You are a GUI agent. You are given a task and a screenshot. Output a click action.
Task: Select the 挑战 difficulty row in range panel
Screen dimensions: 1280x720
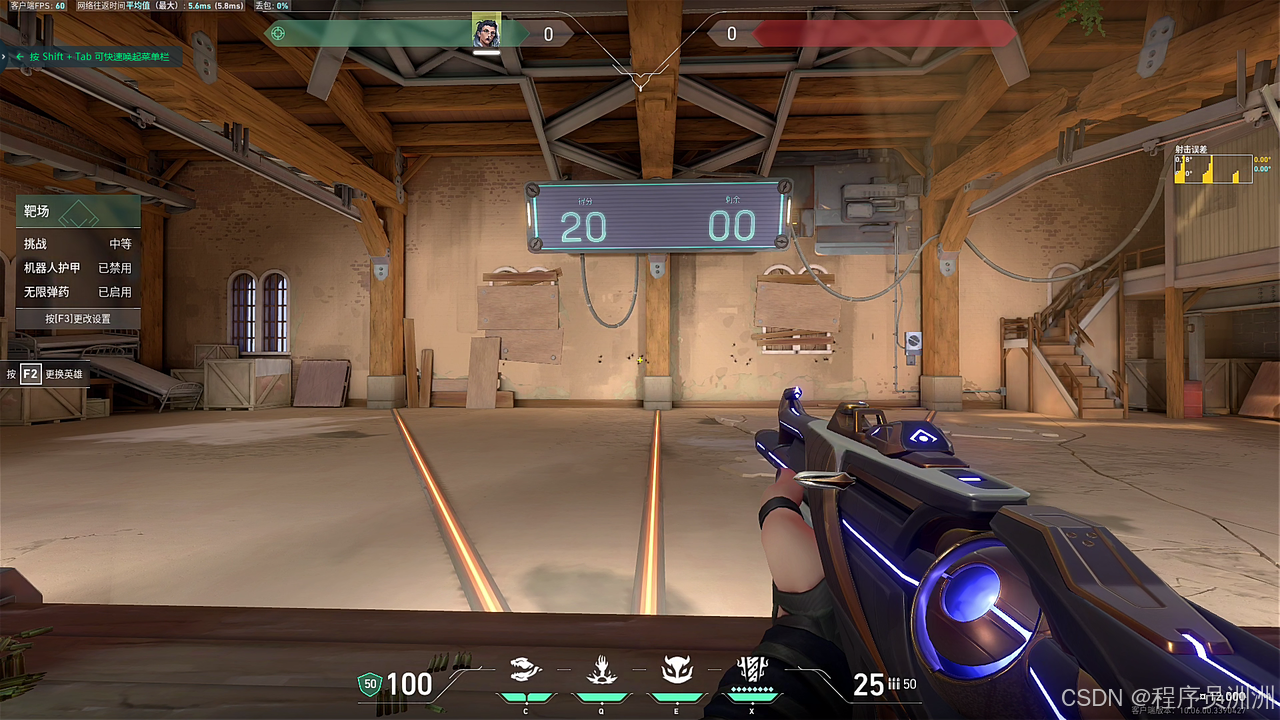click(x=78, y=243)
